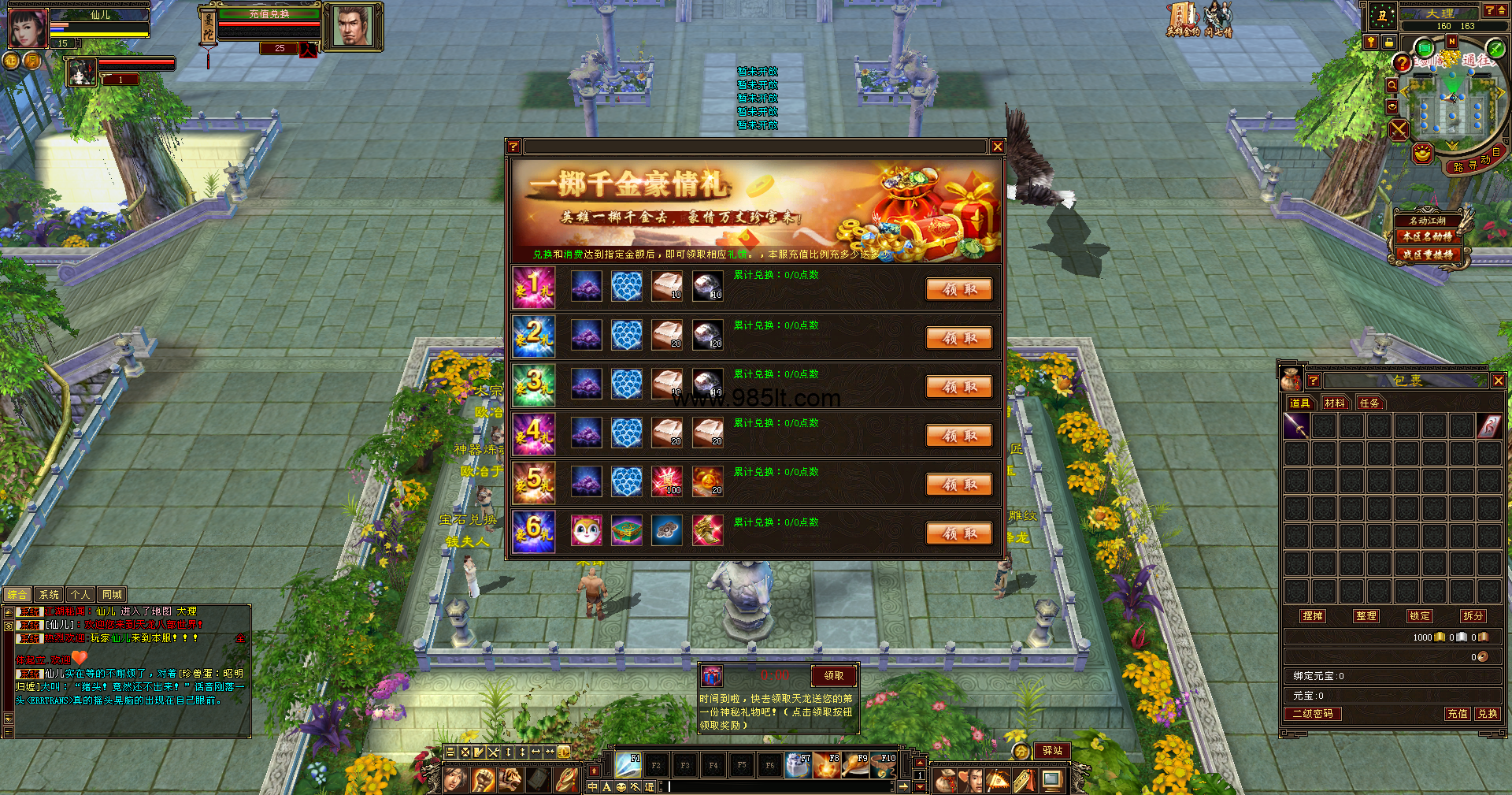Image resolution: width=1512 pixels, height=795 pixels.
Task: Open the 任务 quest items tab
Action: pyautogui.click(x=1369, y=403)
